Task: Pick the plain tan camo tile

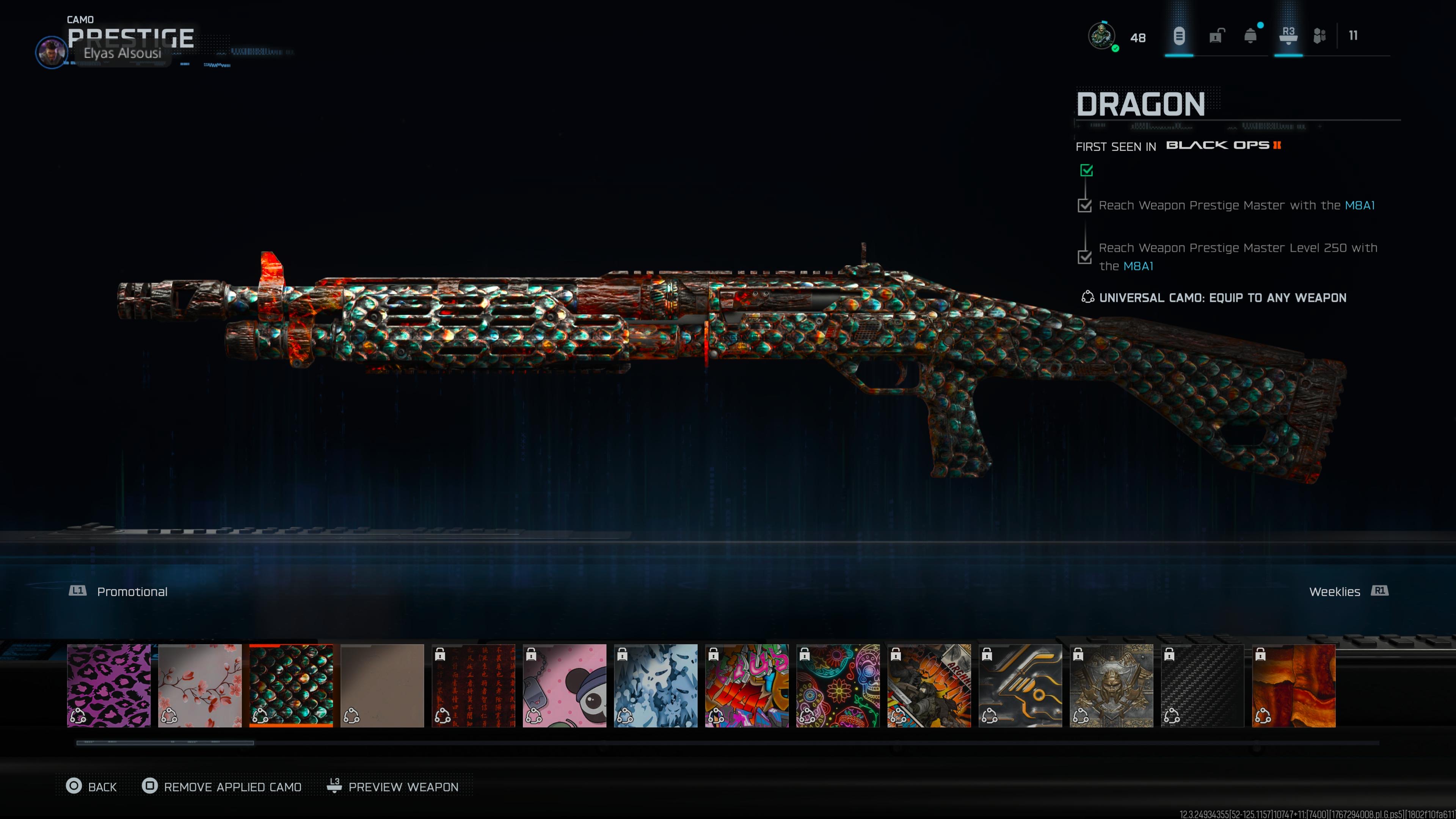Action: [x=382, y=685]
